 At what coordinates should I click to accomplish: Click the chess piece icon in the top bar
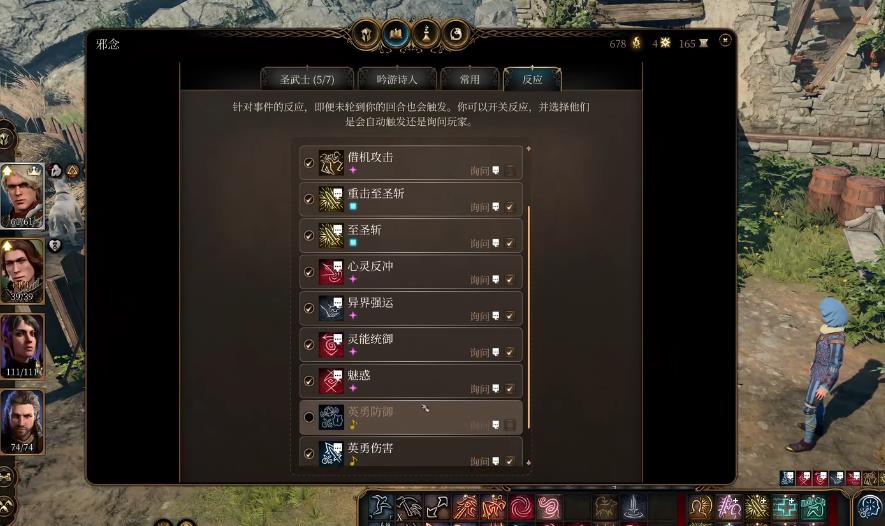426,32
